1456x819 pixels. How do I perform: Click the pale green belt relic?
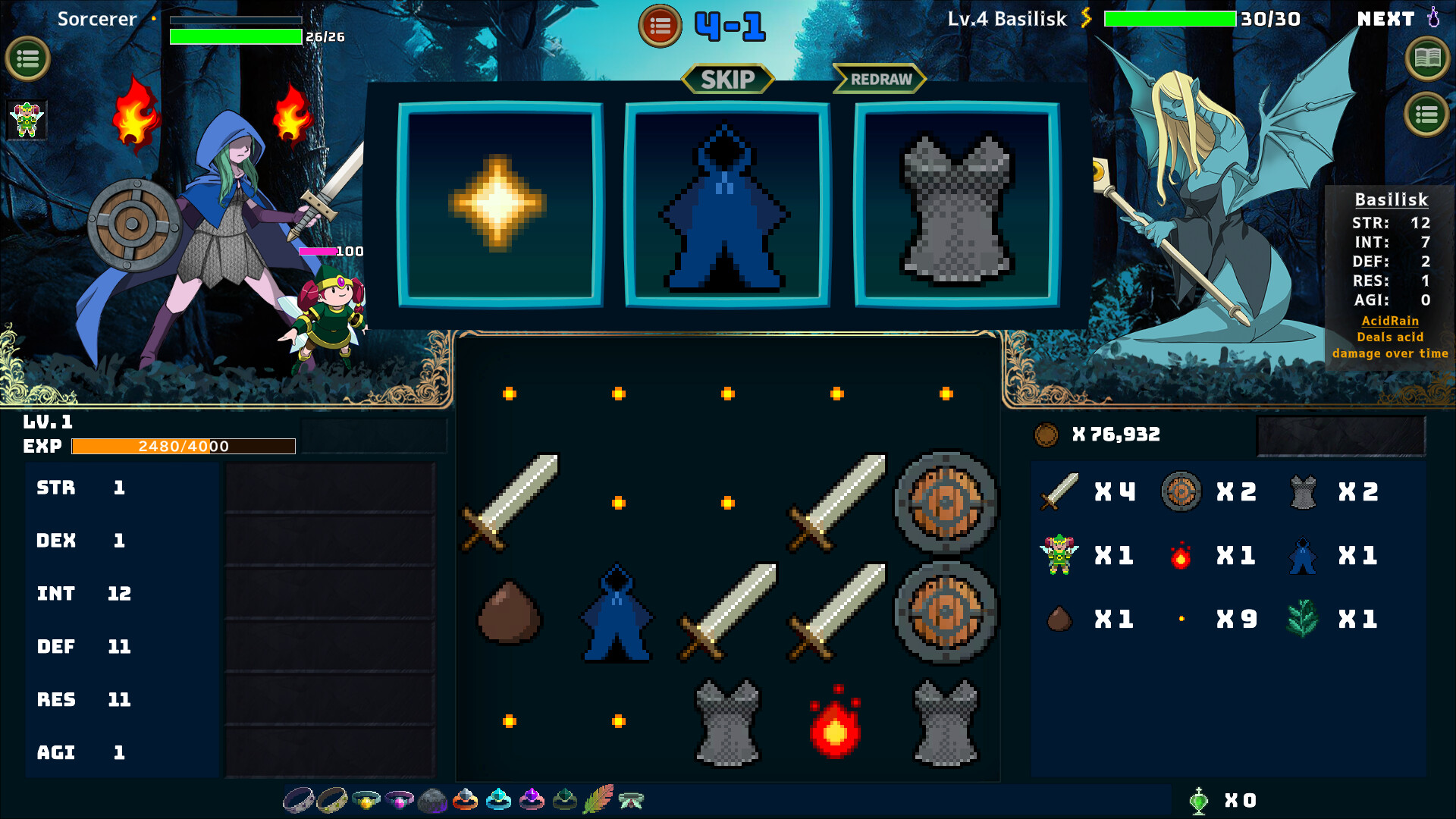(631, 800)
